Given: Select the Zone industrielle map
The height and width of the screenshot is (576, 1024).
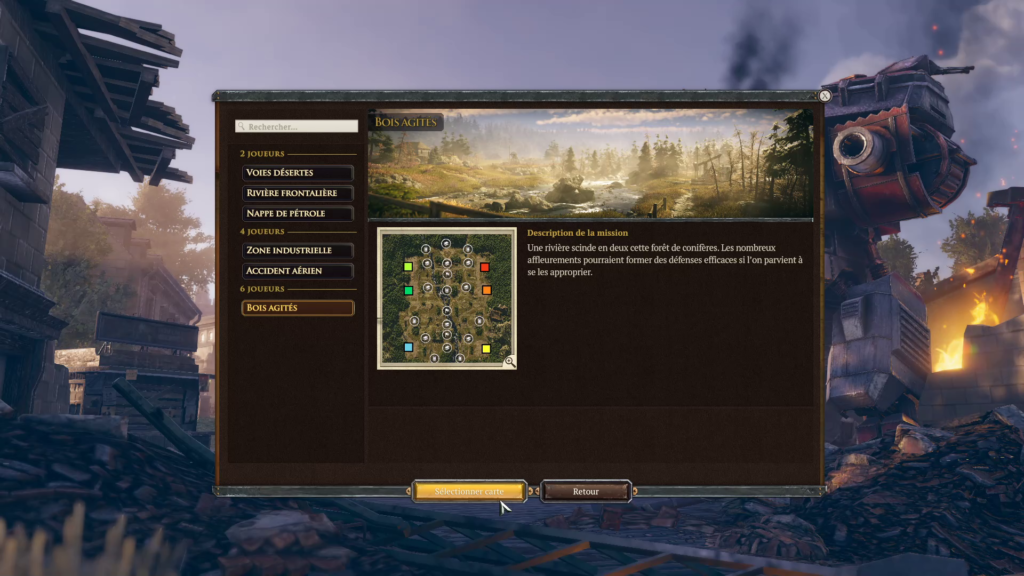Looking at the screenshot, I should tap(298, 250).
